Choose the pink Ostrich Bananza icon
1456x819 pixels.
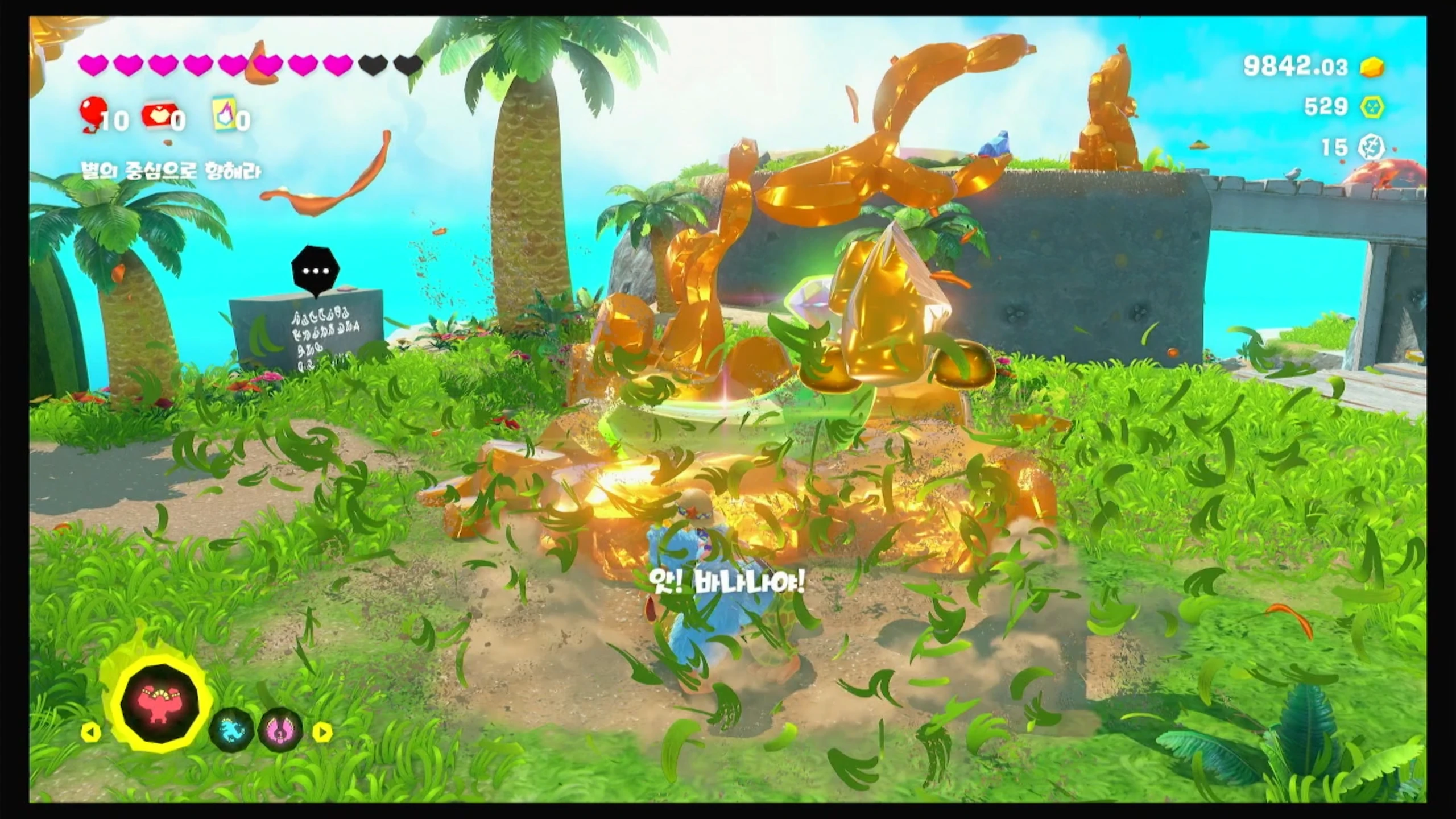(x=280, y=730)
